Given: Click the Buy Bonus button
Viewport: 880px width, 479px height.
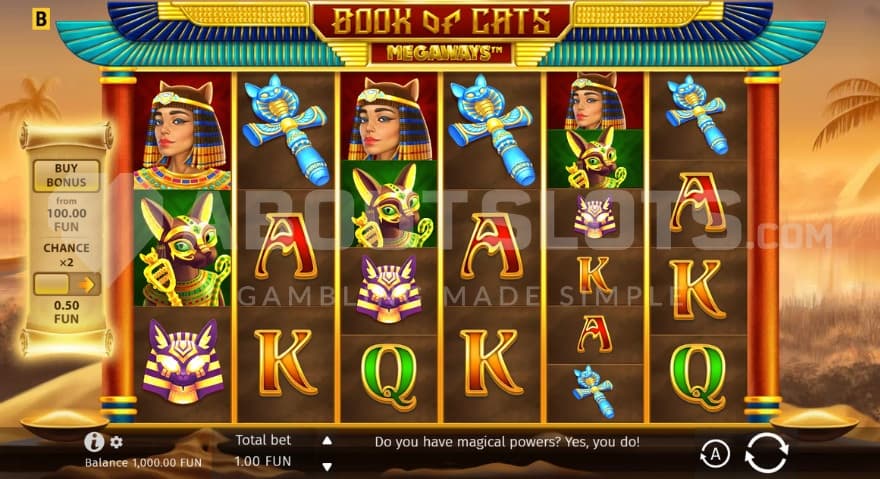Looking at the screenshot, I should [x=67, y=176].
